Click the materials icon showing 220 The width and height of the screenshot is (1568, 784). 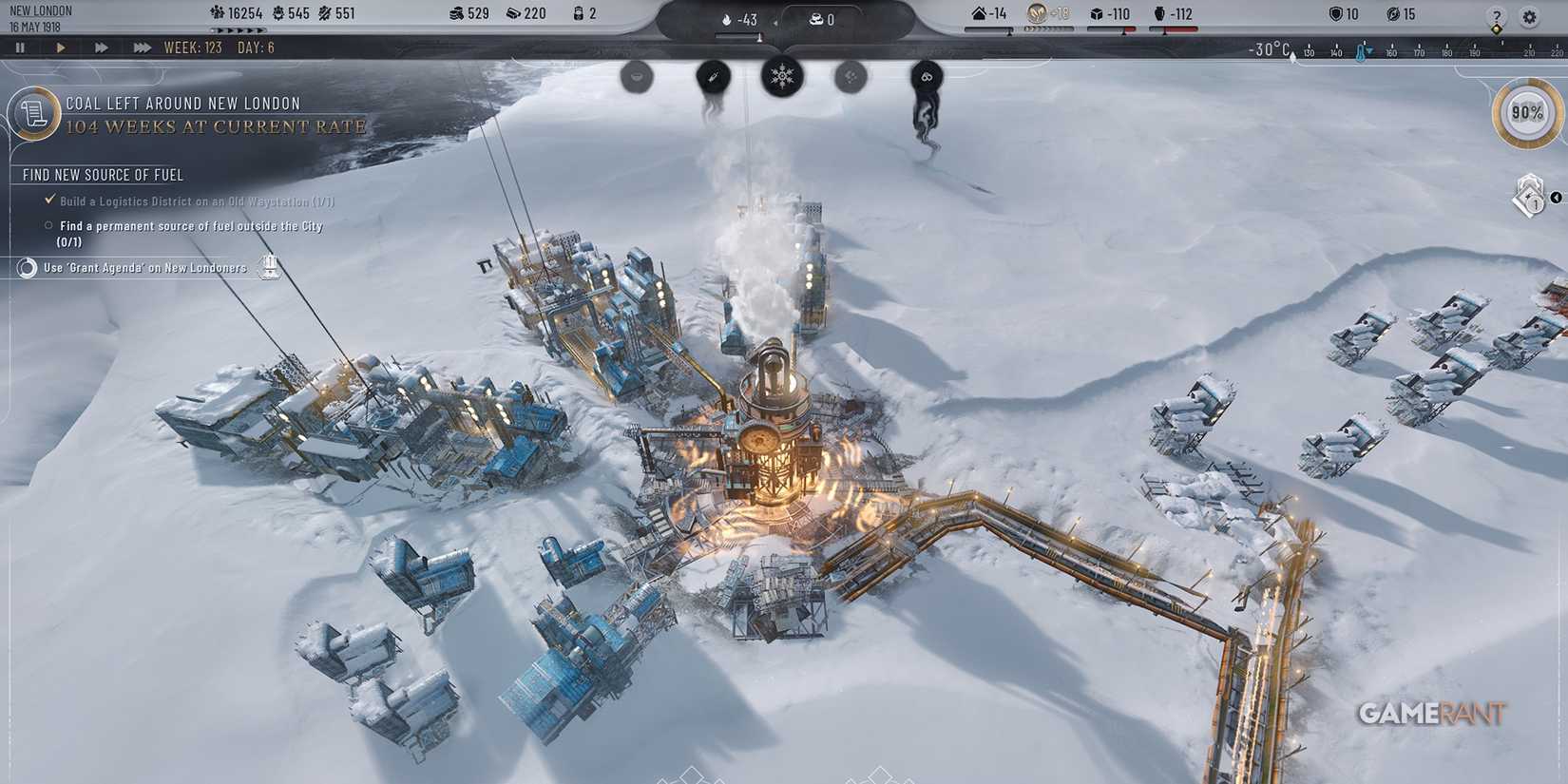[x=514, y=13]
